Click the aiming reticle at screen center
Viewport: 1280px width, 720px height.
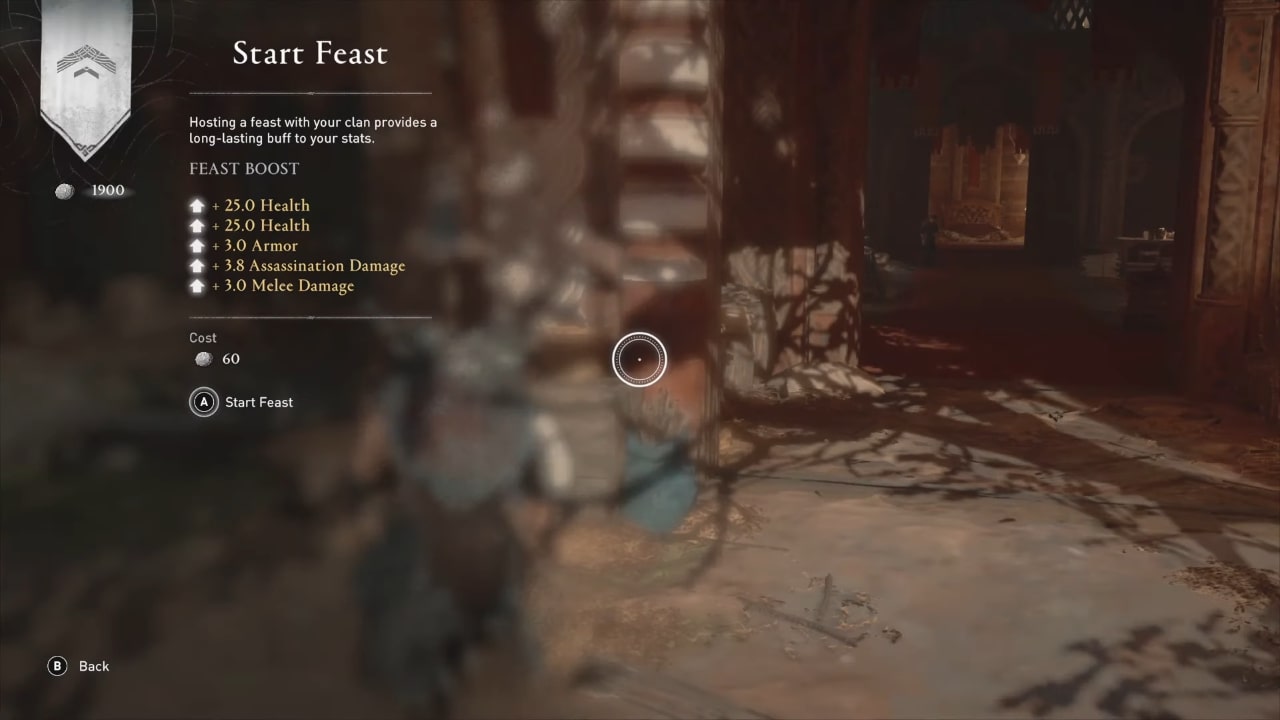point(639,358)
